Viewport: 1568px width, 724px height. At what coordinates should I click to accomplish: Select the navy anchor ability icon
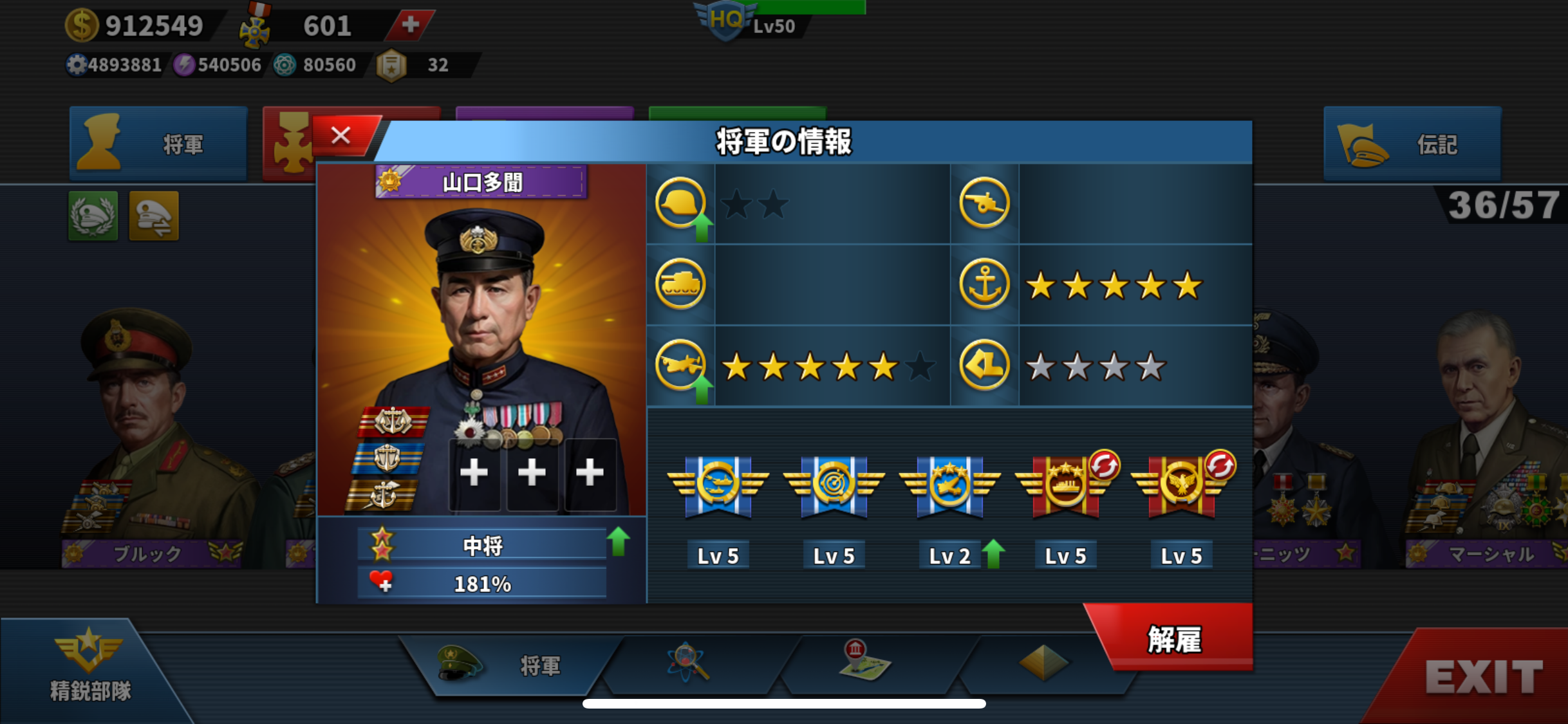pos(984,284)
